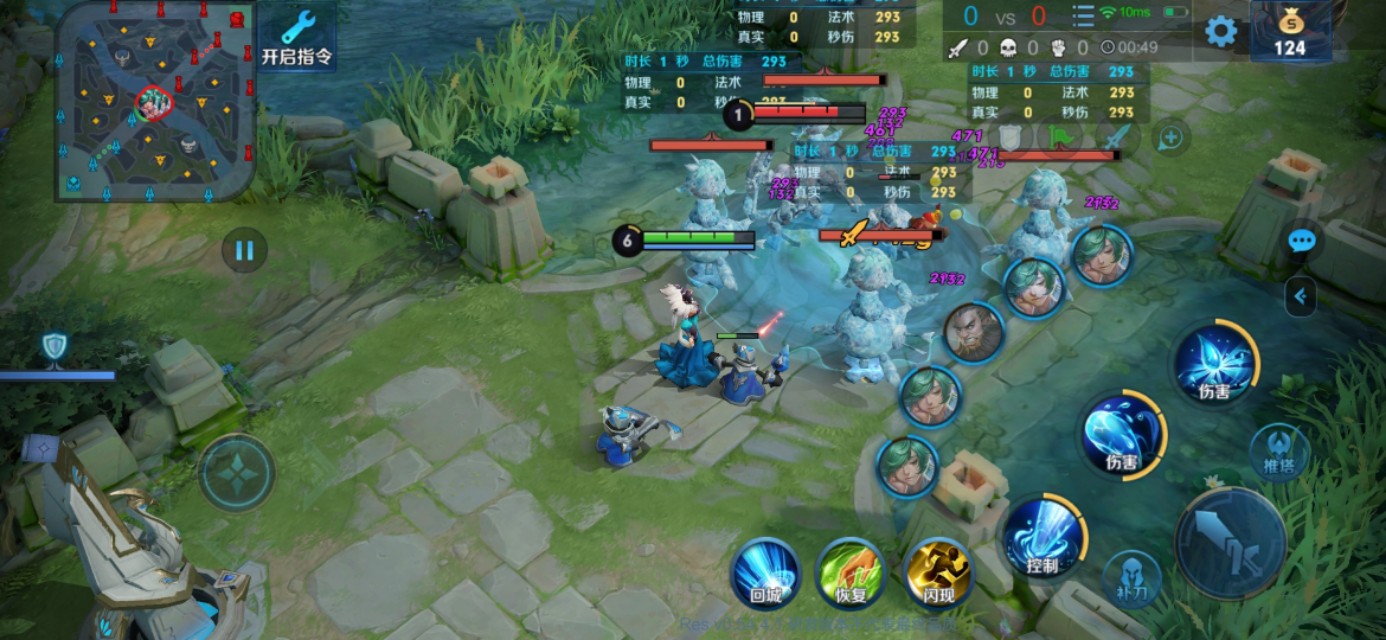Tap the minimap

(155, 100)
